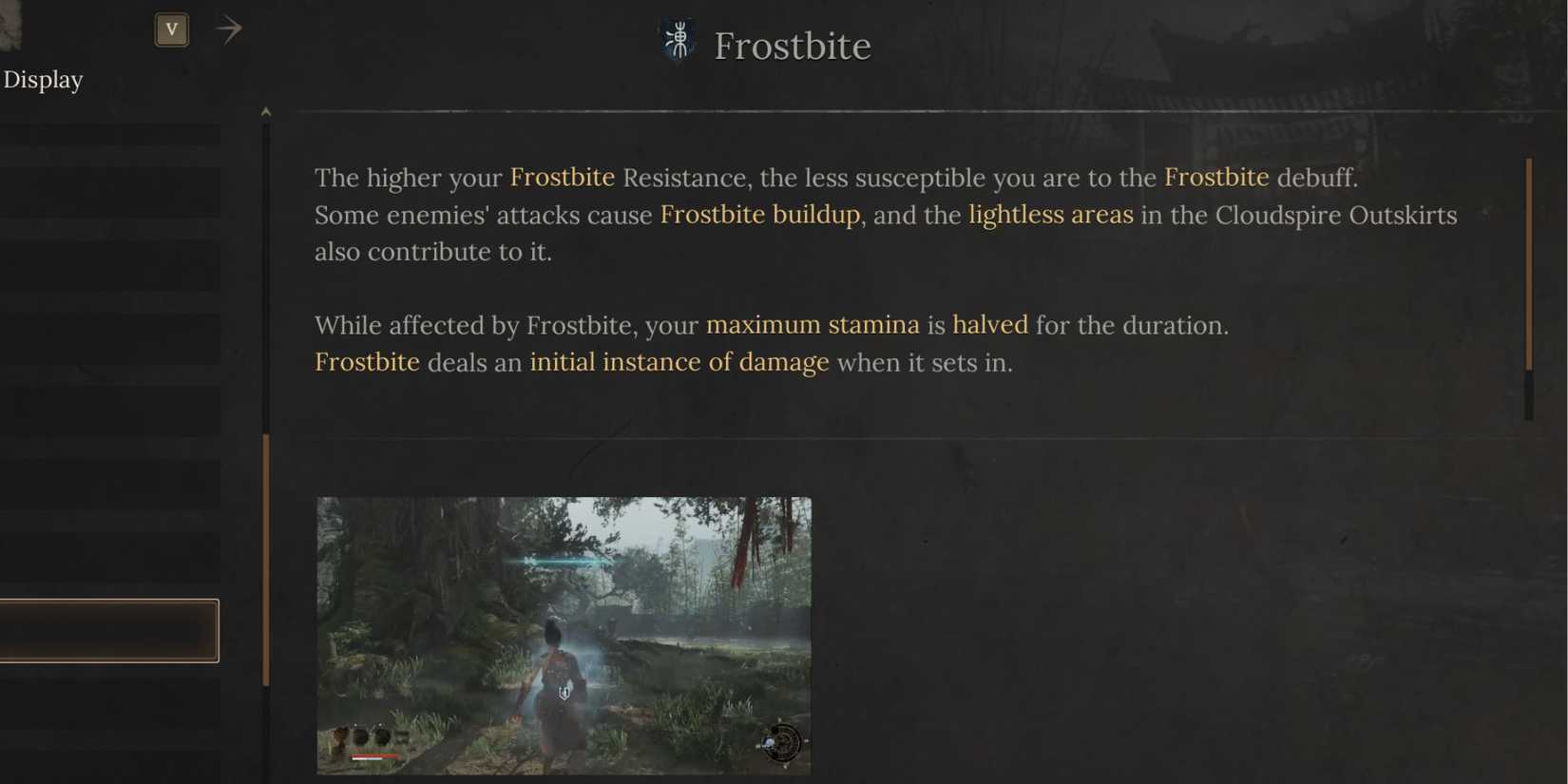
Task: Click the leftmost quick-slot item icon in the HUD
Action: tap(340, 736)
